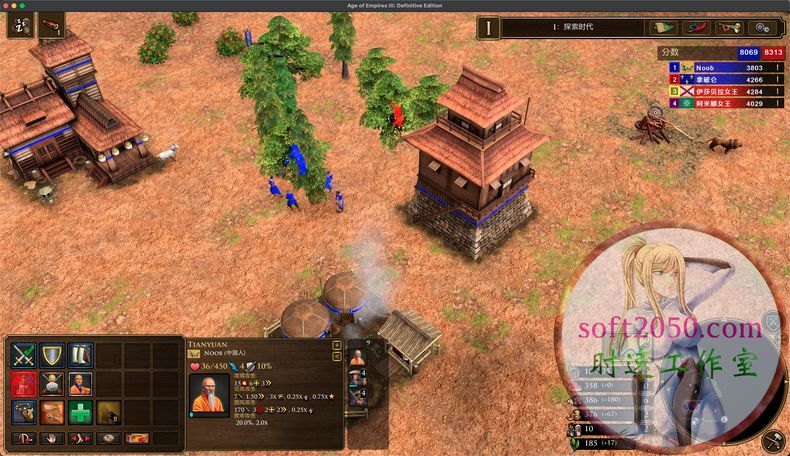Click the Age I roman numeral badge
790x456 pixels.
489,27
